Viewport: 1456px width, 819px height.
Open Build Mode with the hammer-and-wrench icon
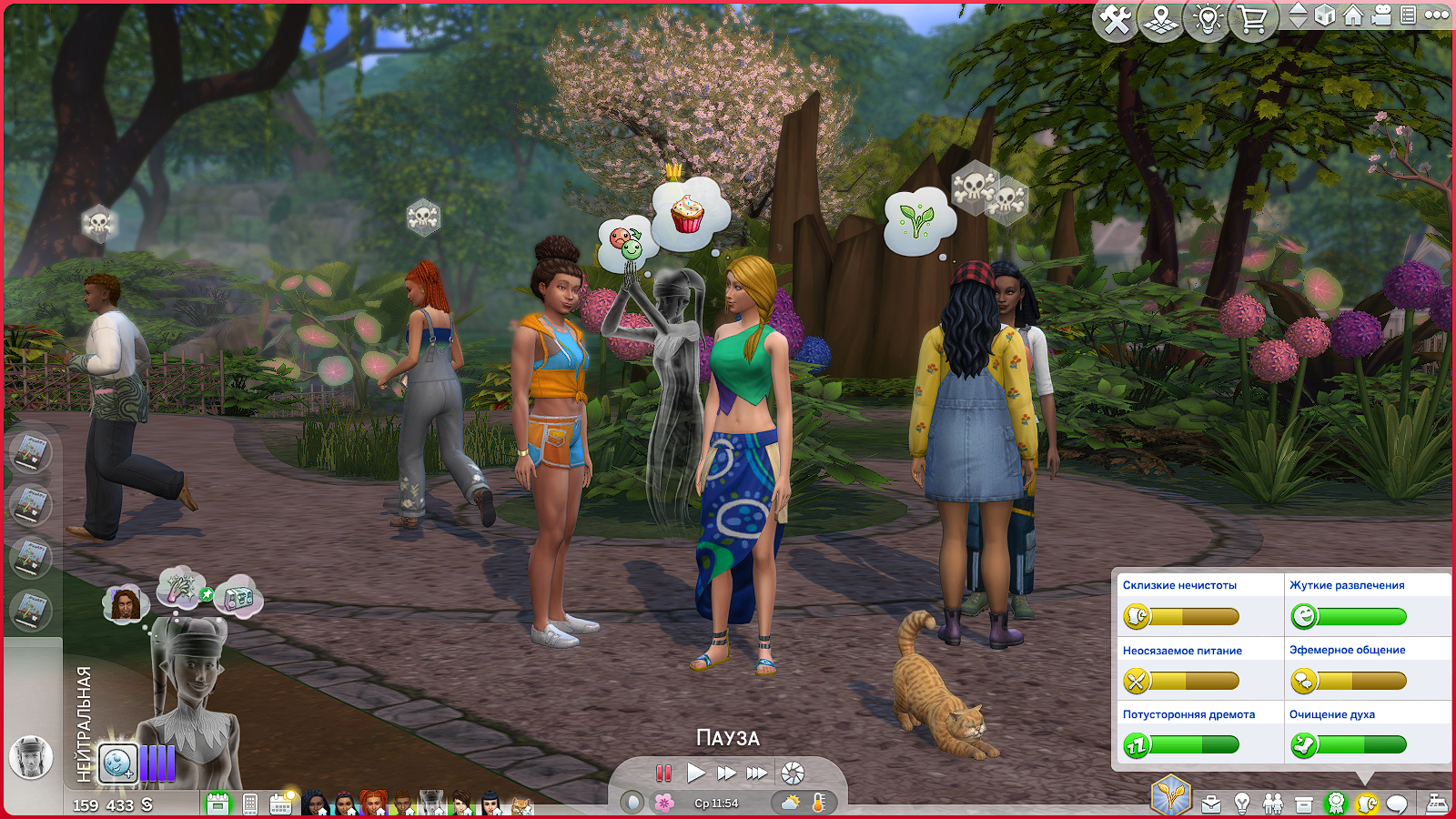(1115, 19)
